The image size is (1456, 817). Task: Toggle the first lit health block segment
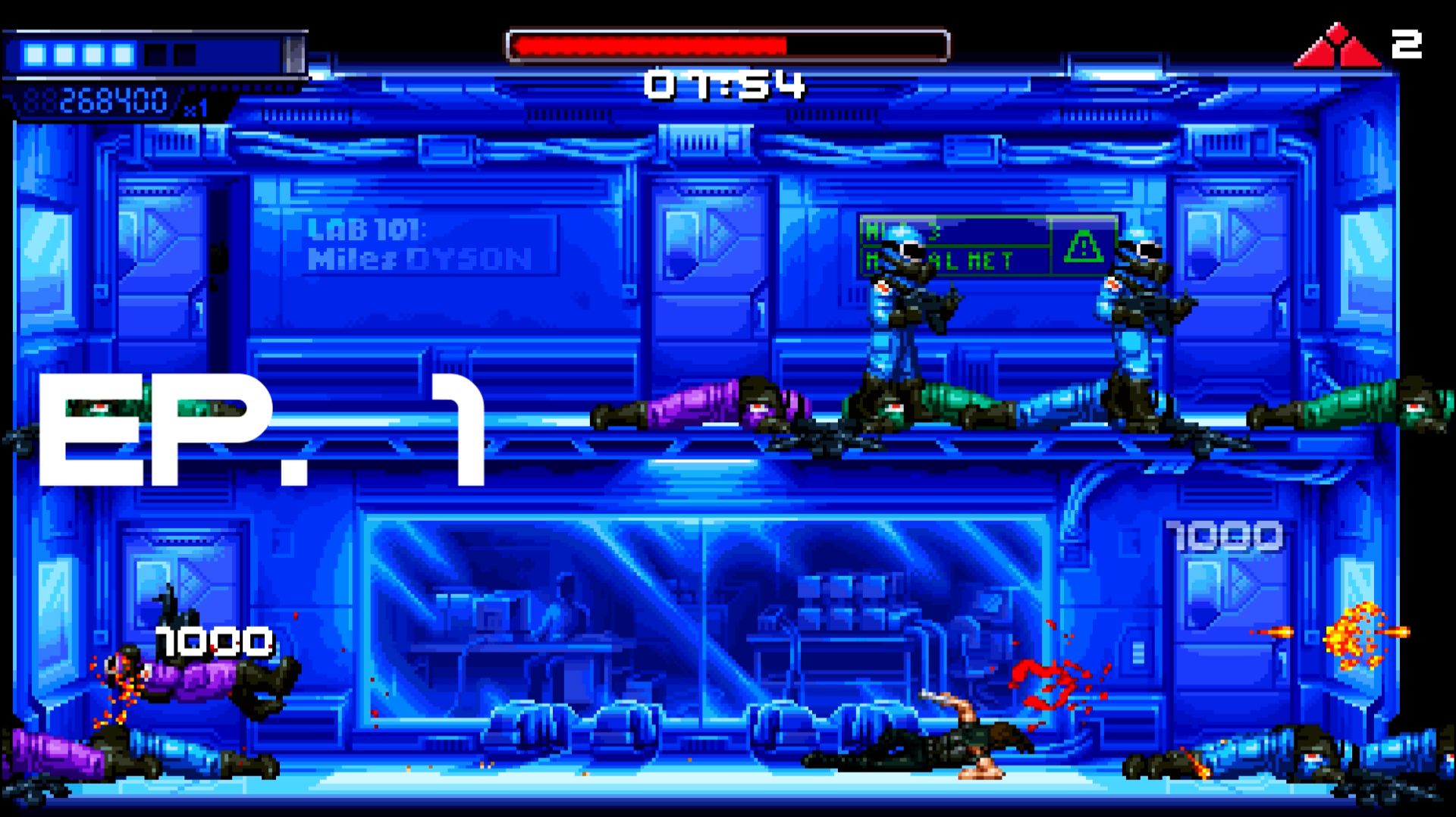[x=34, y=53]
